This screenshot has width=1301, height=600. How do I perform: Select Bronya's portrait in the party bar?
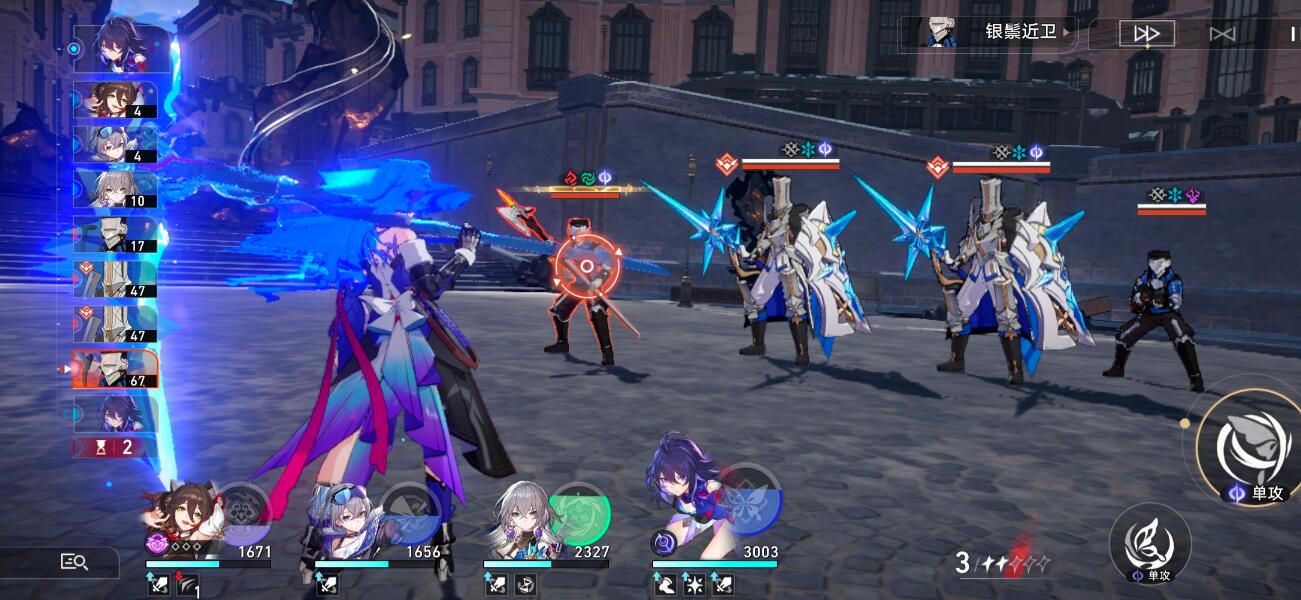[517, 515]
